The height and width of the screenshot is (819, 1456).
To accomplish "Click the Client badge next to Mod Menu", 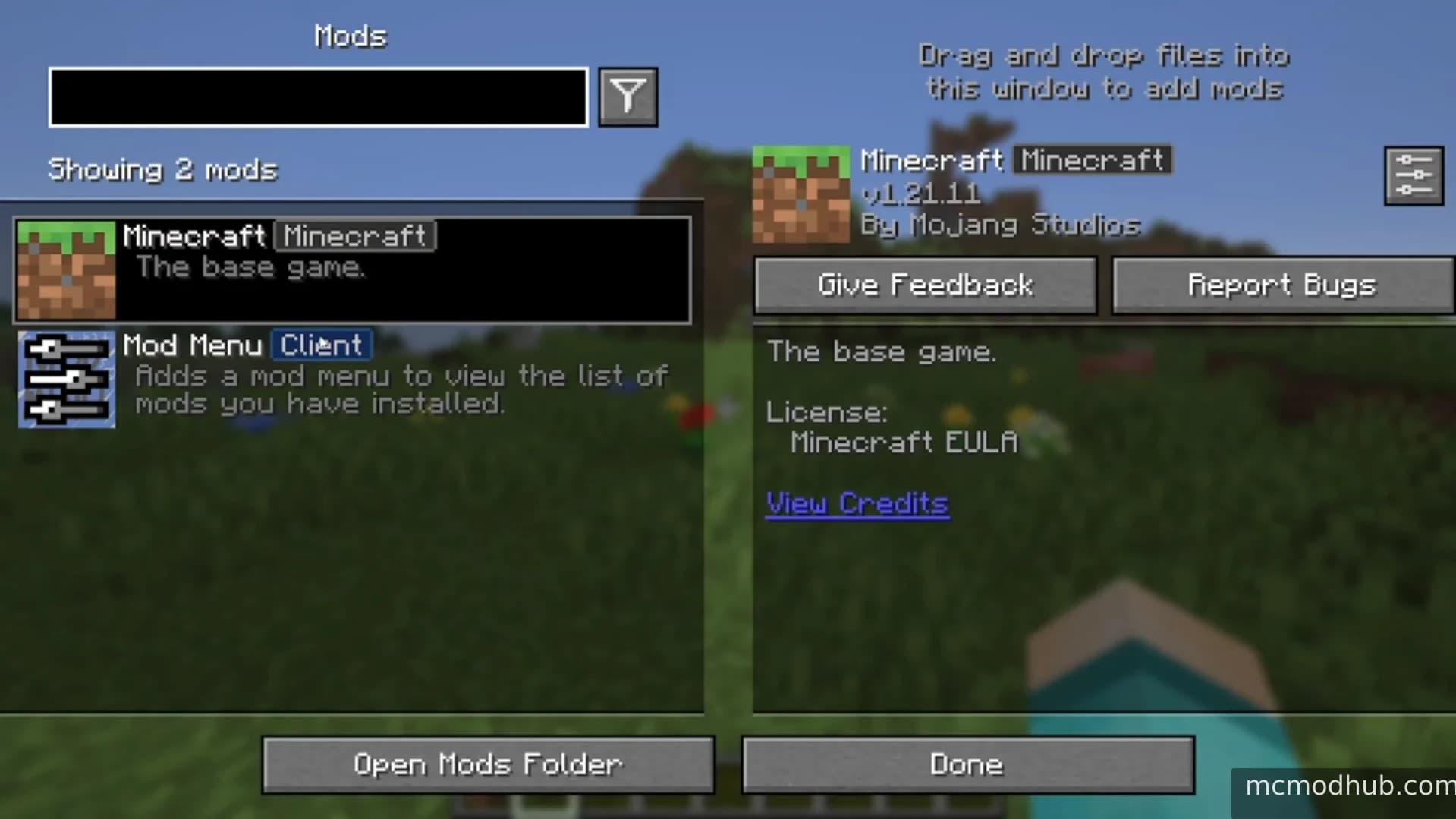I will coord(322,345).
